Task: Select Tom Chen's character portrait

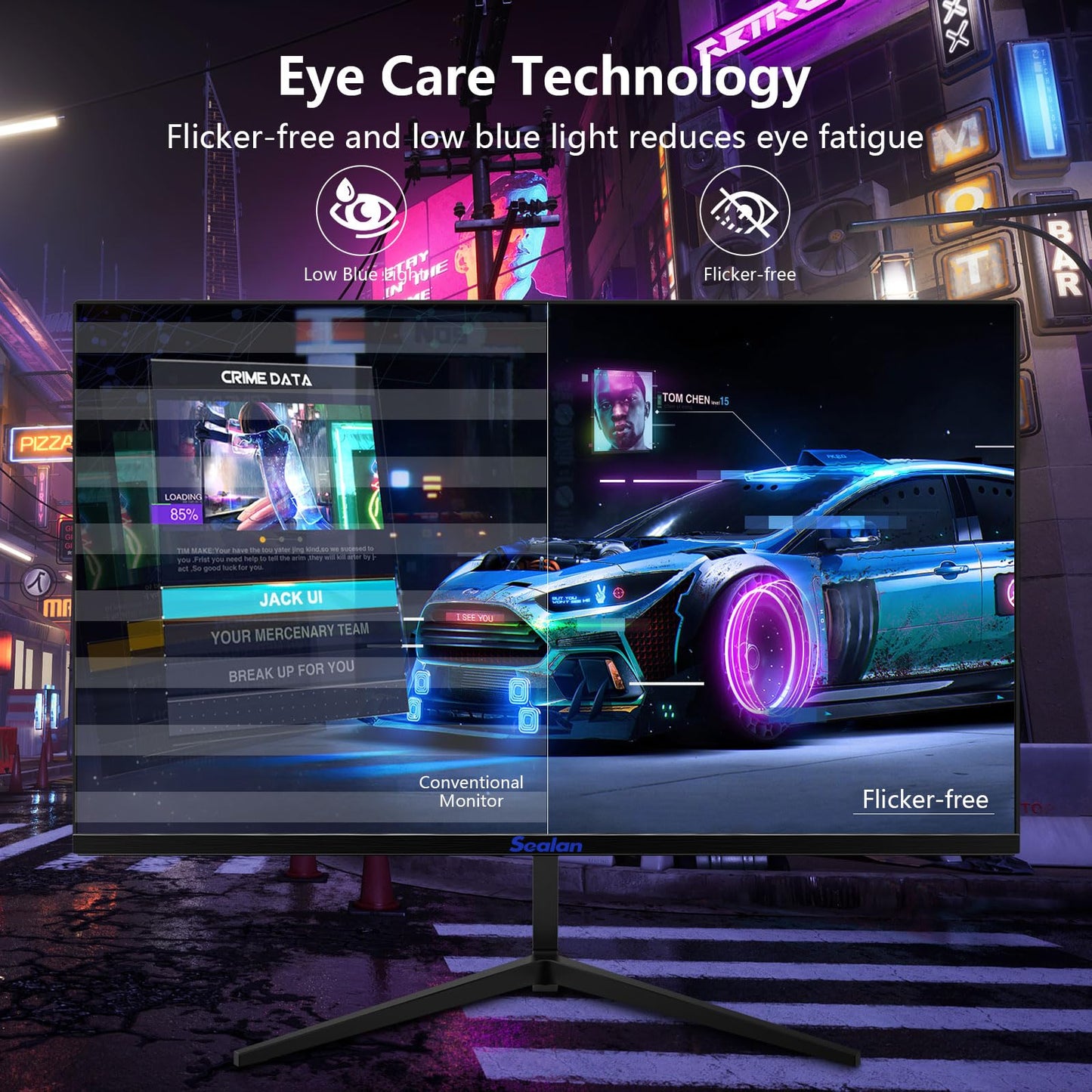Action: [622, 410]
